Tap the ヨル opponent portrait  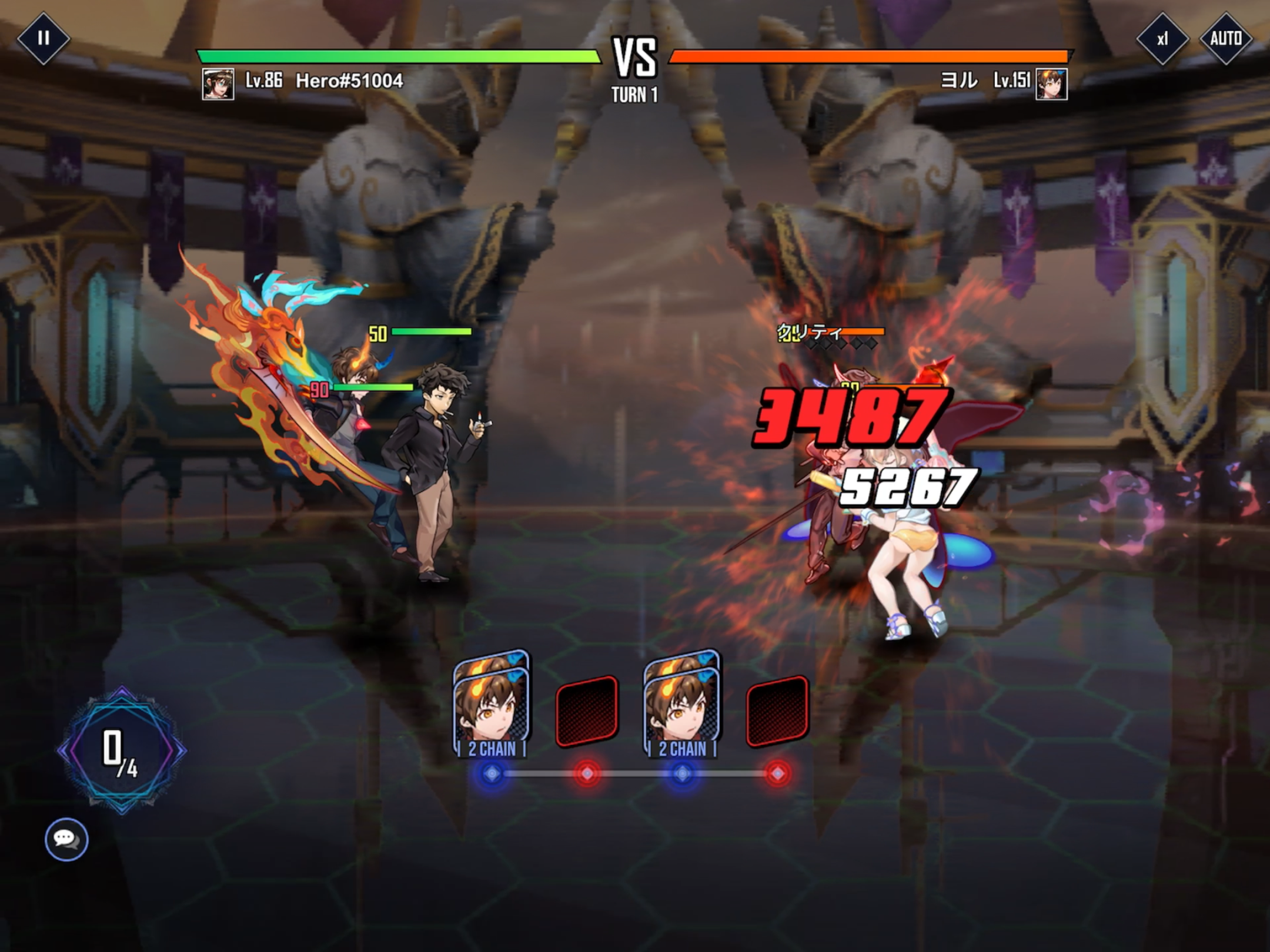[1051, 84]
